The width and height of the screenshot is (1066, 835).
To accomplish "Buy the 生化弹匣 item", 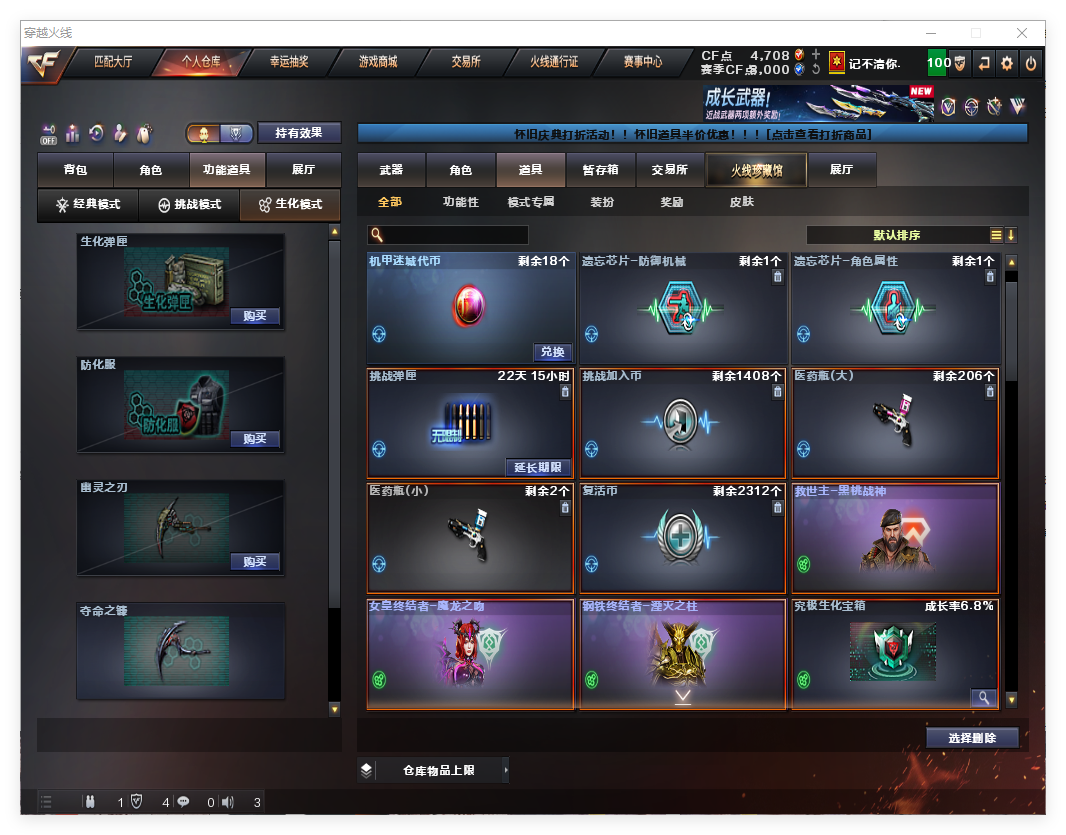I will [x=255, y=316].
